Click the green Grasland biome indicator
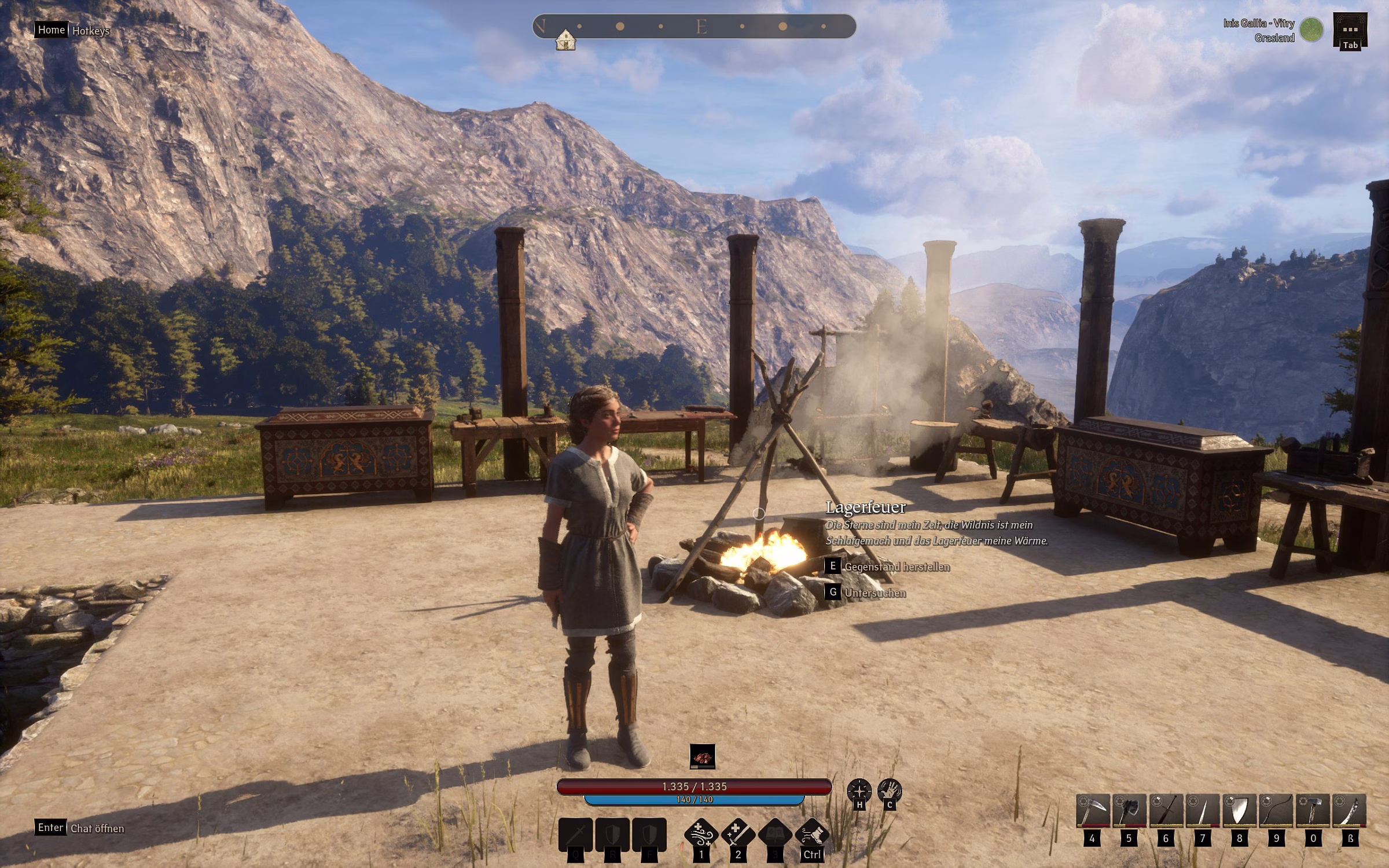 tap(1311, 30)
